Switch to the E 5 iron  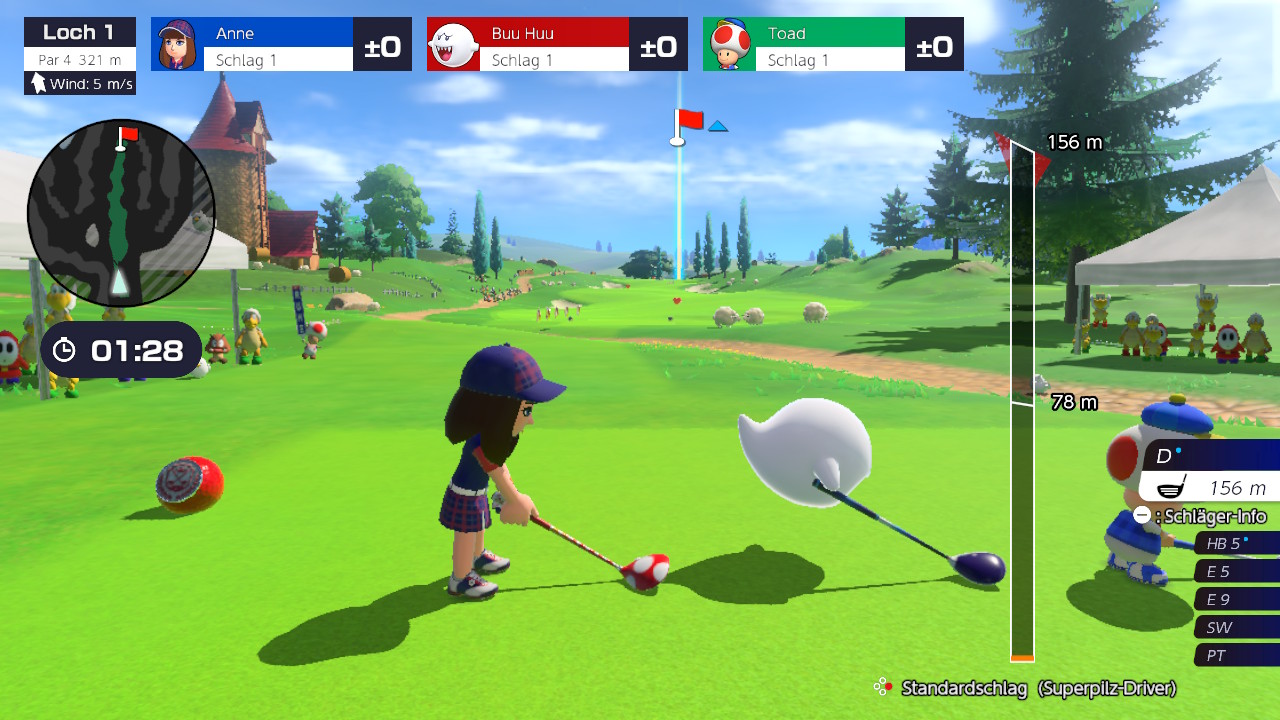pyautogui.click(x=1236, y=572)
